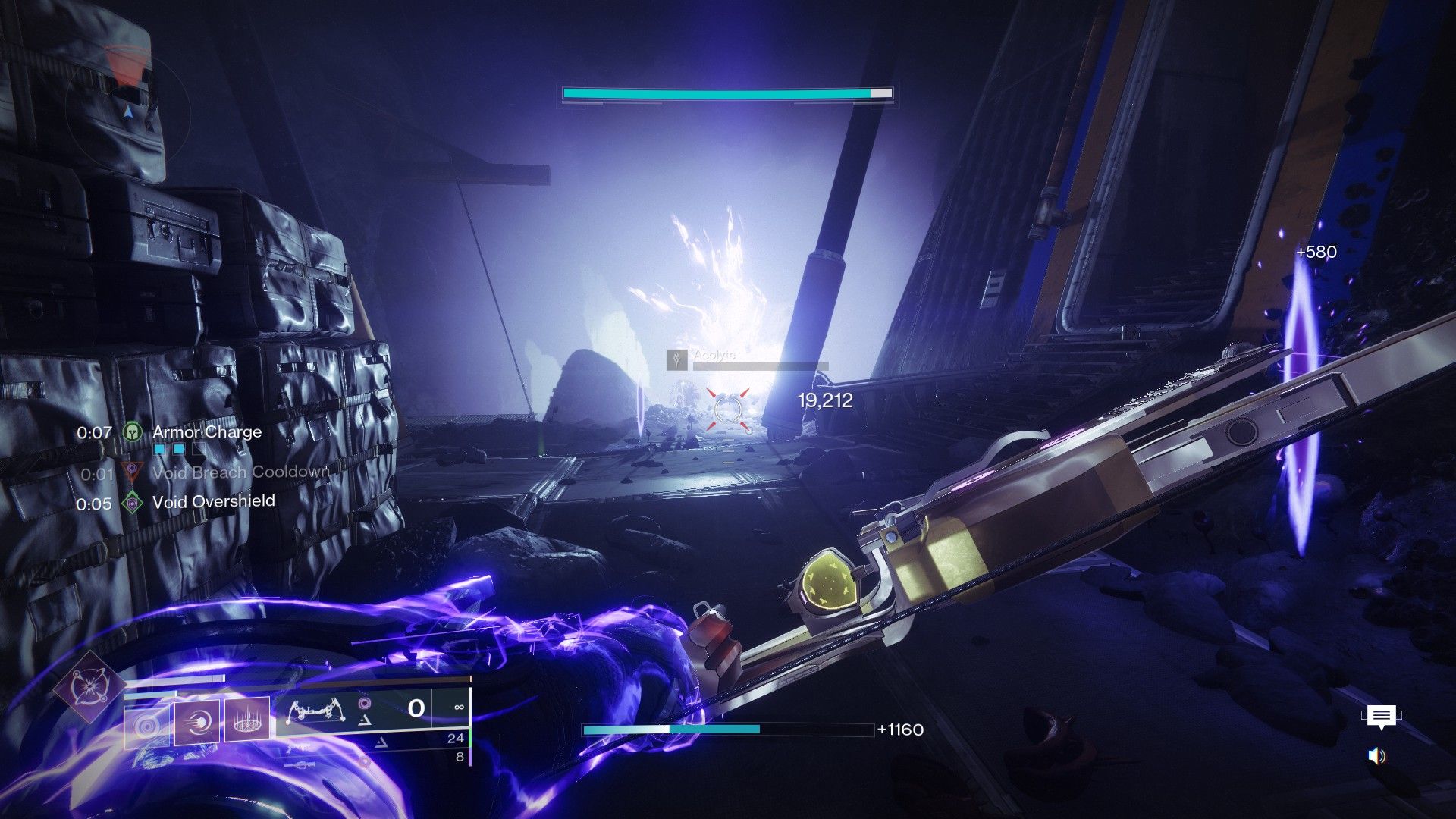Click the Armor Charge buff icon

[x=133, y=433]
